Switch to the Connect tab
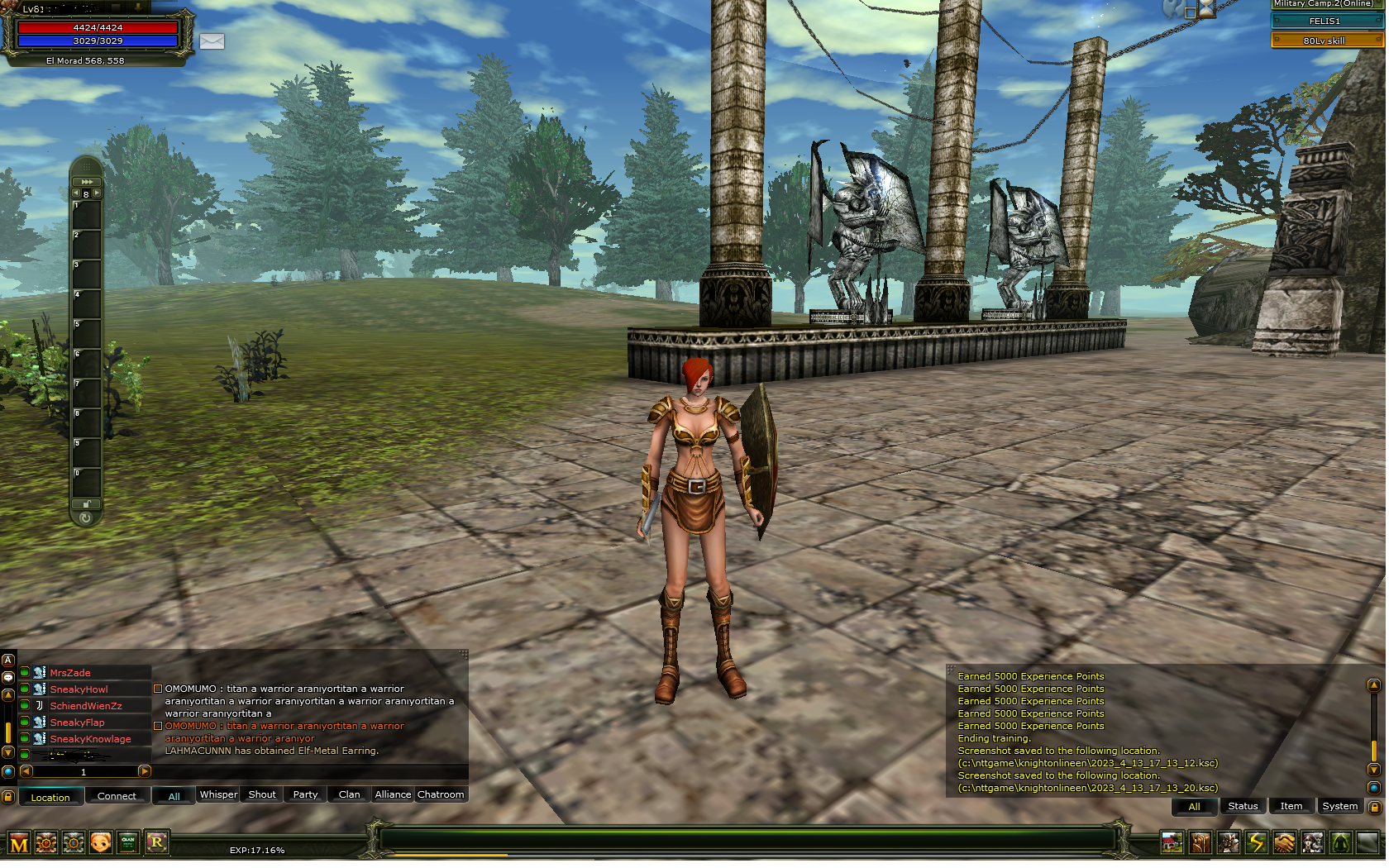The width and height of the screenshot is (1389, 868). (117, 796)
